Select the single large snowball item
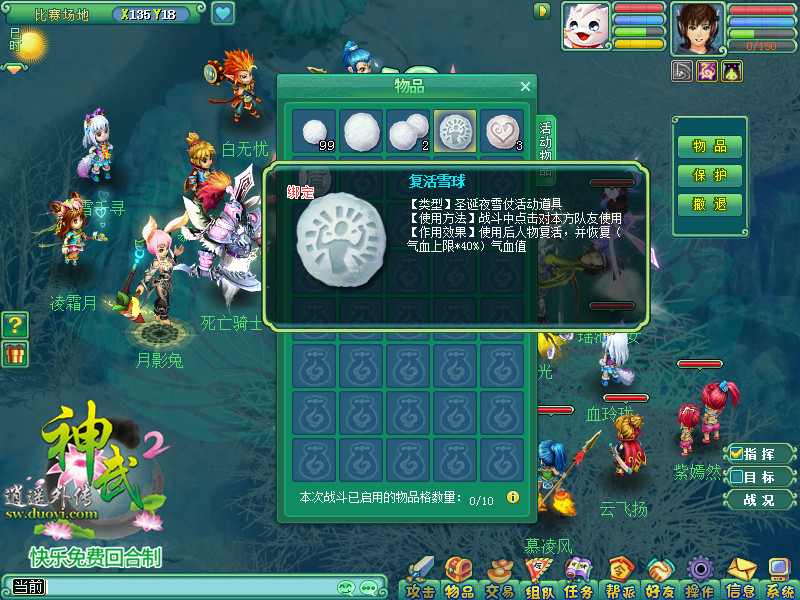 click(x=361, y=131)
